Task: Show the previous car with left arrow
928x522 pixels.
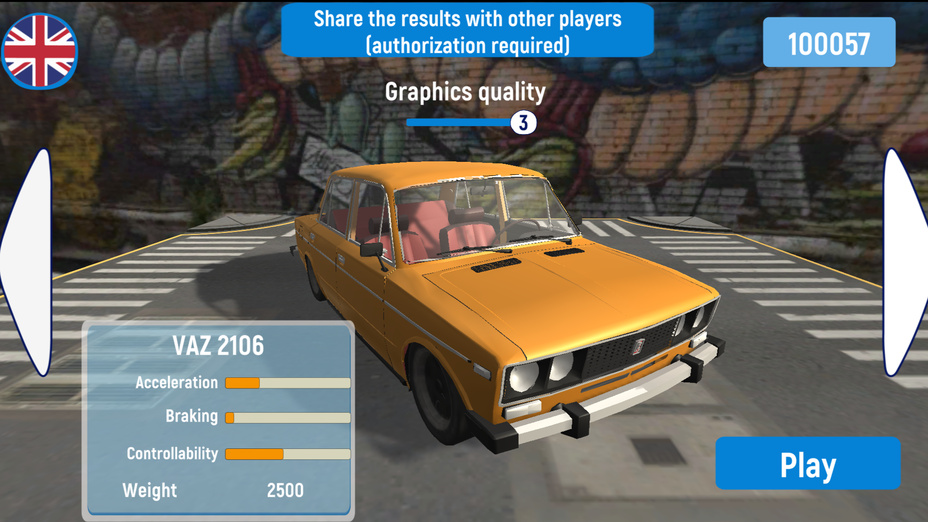Action: pyautogui.click(x=29, y=262)
